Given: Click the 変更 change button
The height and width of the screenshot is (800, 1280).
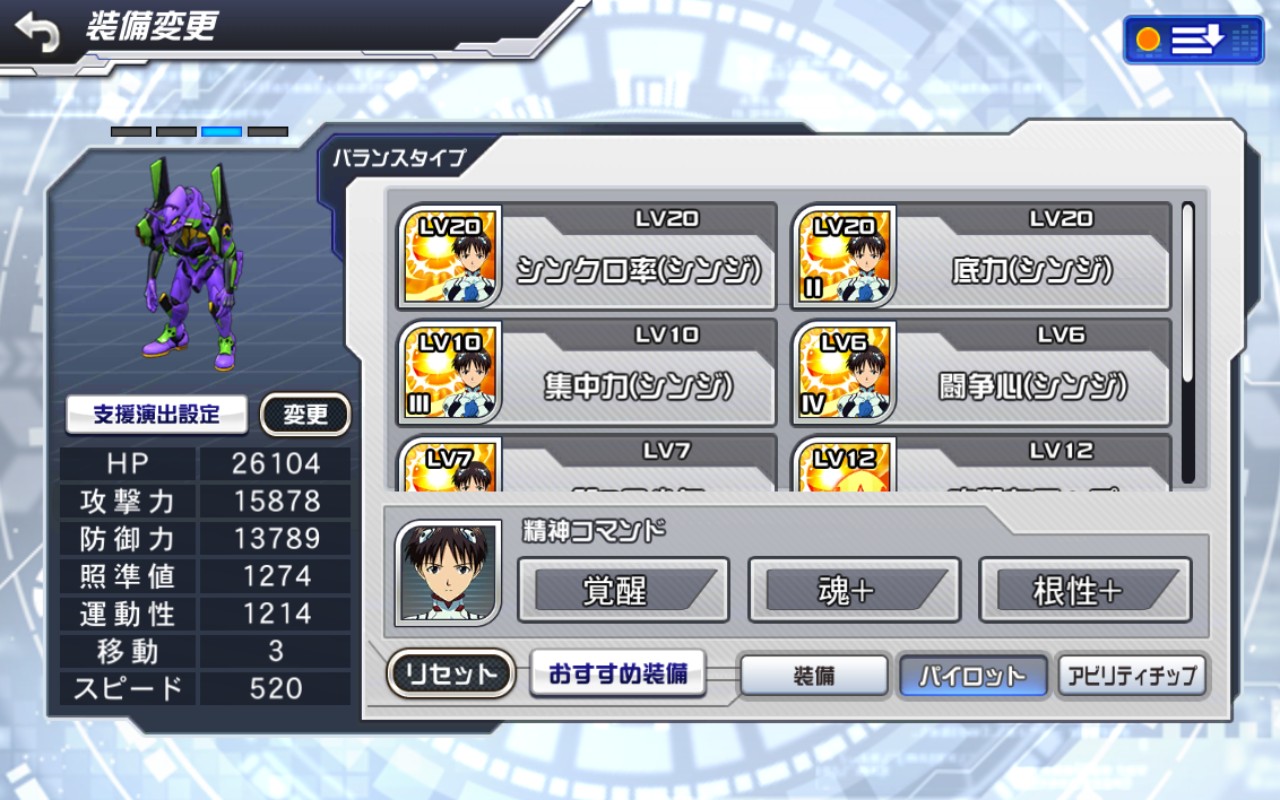Looking at the screenshot, I should [x=305, y=414].
